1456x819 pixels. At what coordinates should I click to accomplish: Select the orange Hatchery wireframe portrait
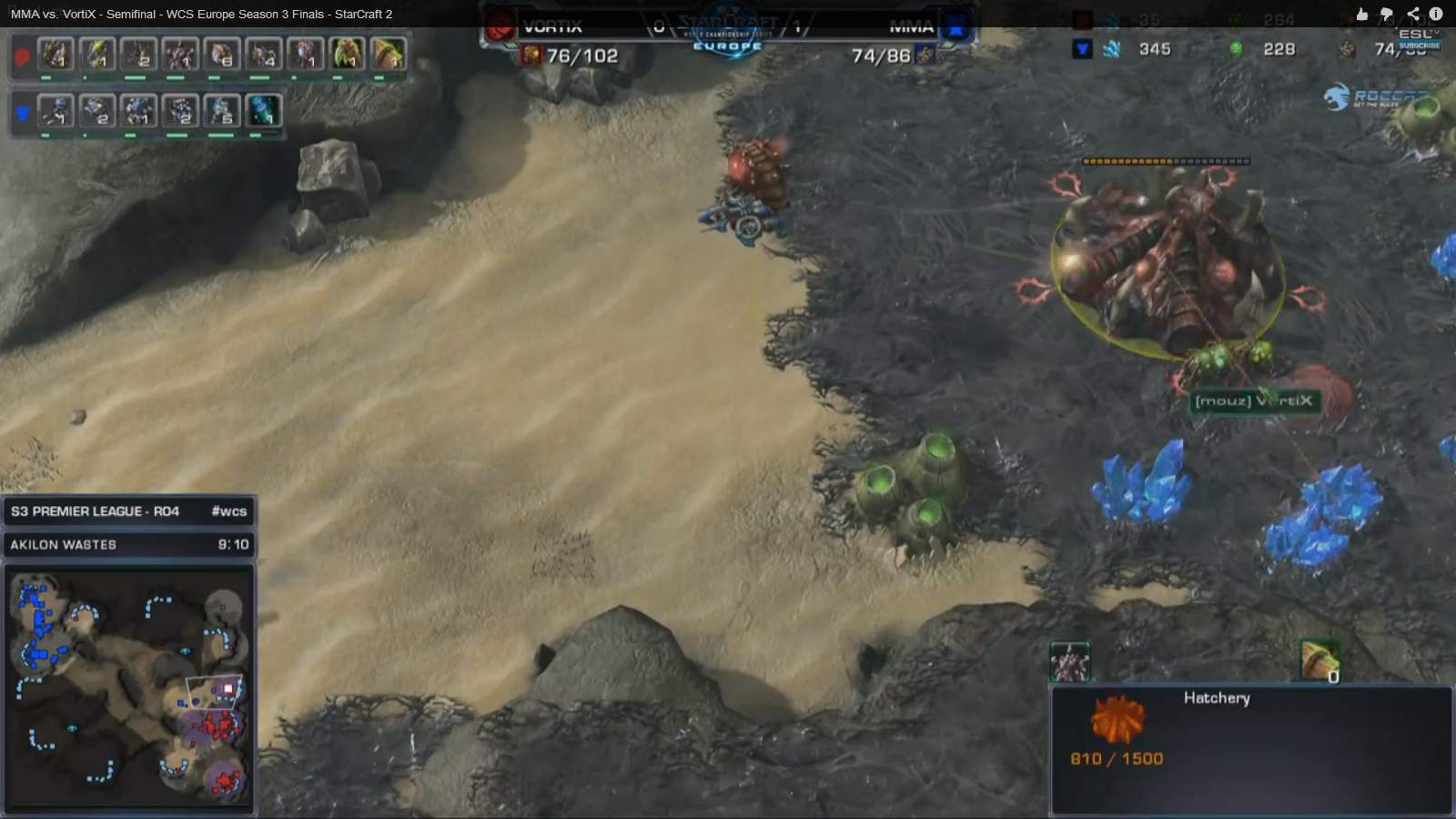(1118, 719)
